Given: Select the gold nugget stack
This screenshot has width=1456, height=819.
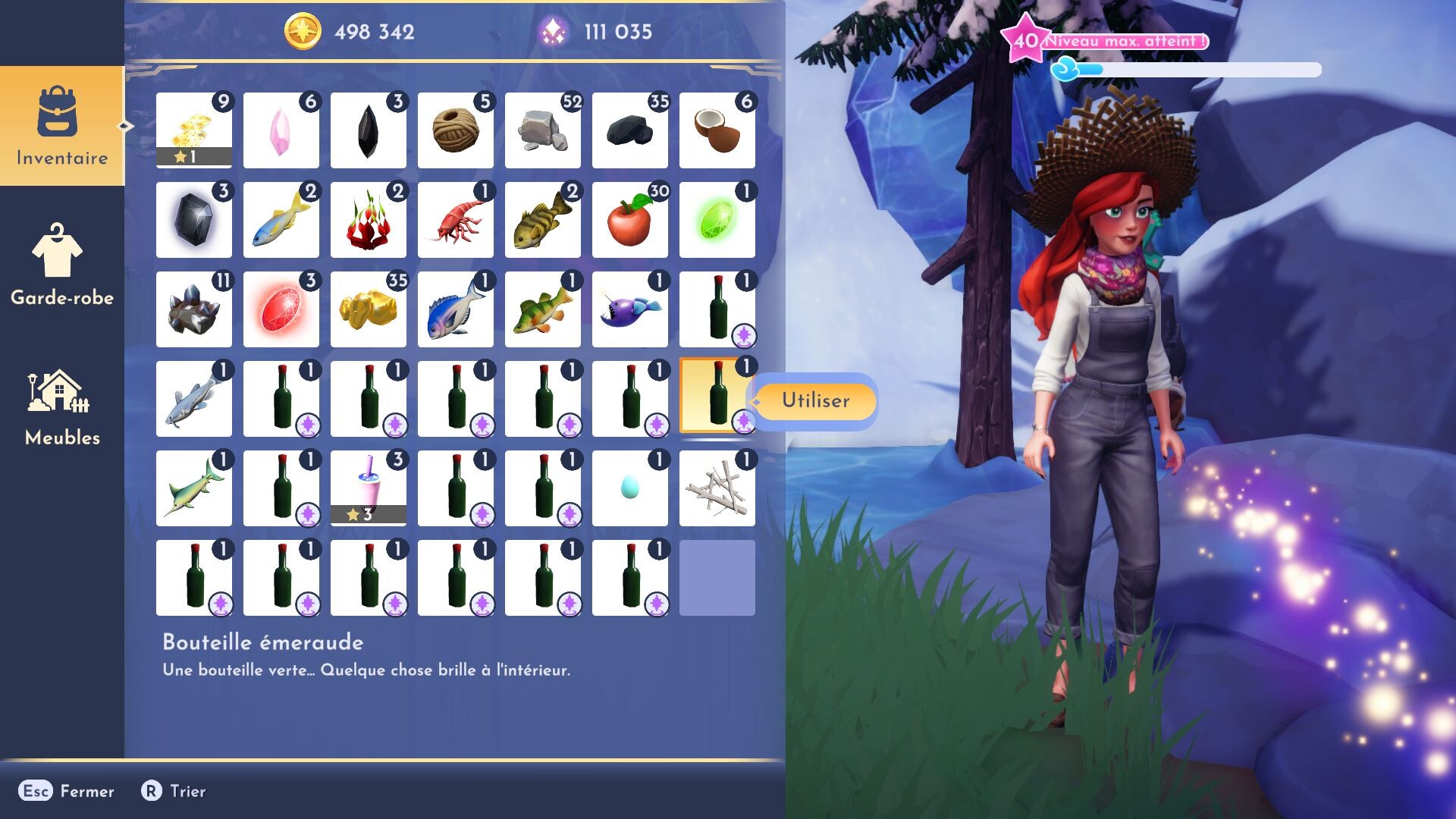Looking at the screenshot, I should (368, 309).
